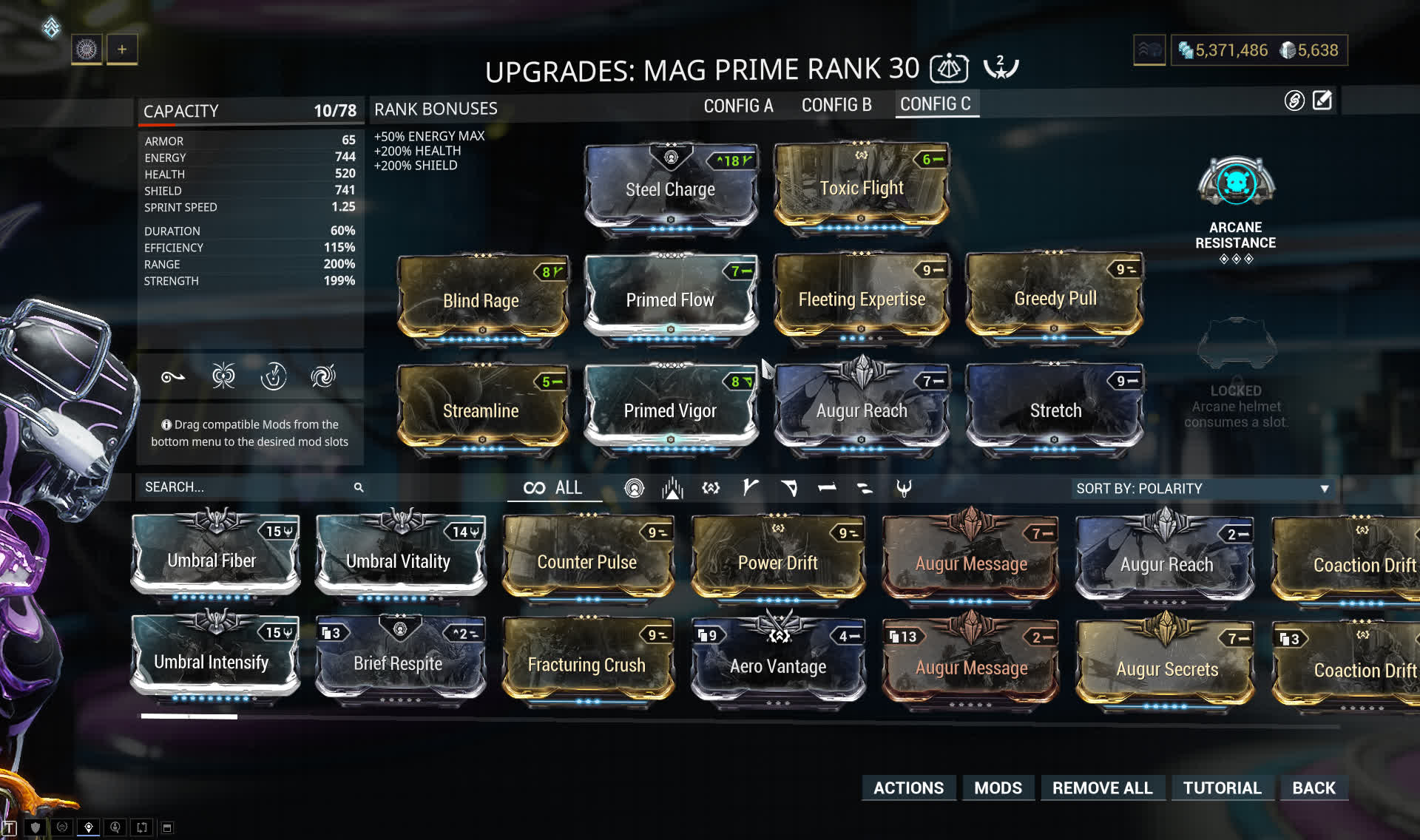Select the equipped Steel Charge aura mod
Screen dimensions: 1420x840
pos(670,189)
